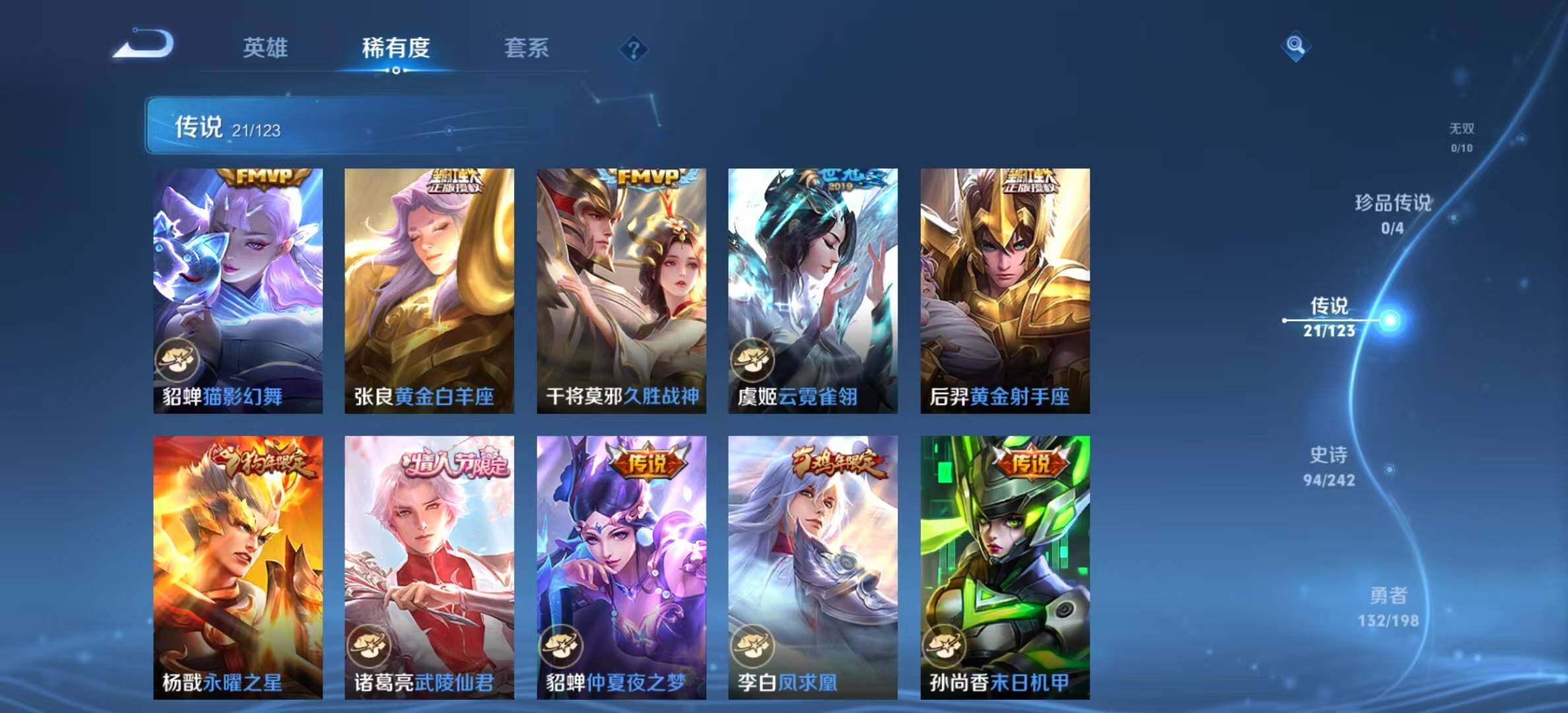
Task: Open 貂蝉 仲夏夜之梦 skin card
Action: 621,566
